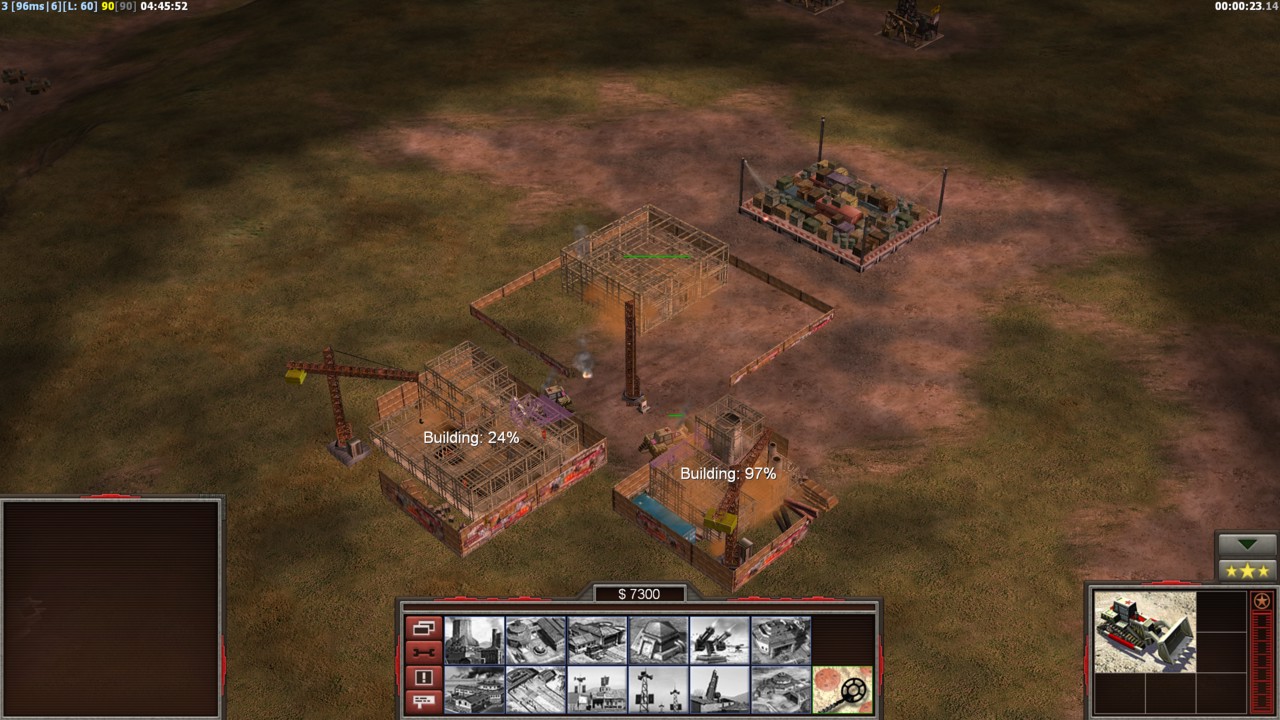Open the three-star General's powers button

[1248, 571]
